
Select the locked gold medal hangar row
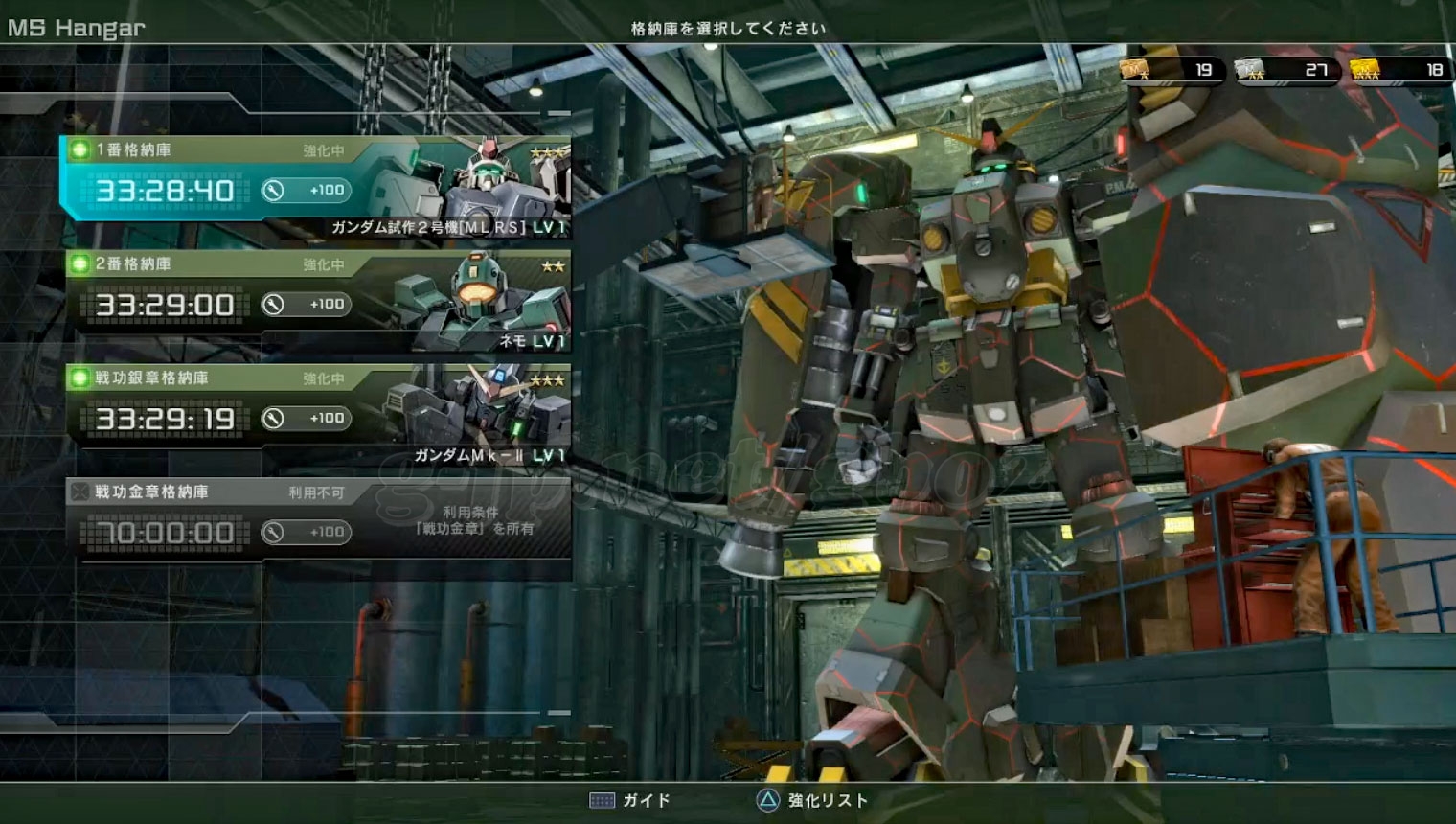point(316,519)
